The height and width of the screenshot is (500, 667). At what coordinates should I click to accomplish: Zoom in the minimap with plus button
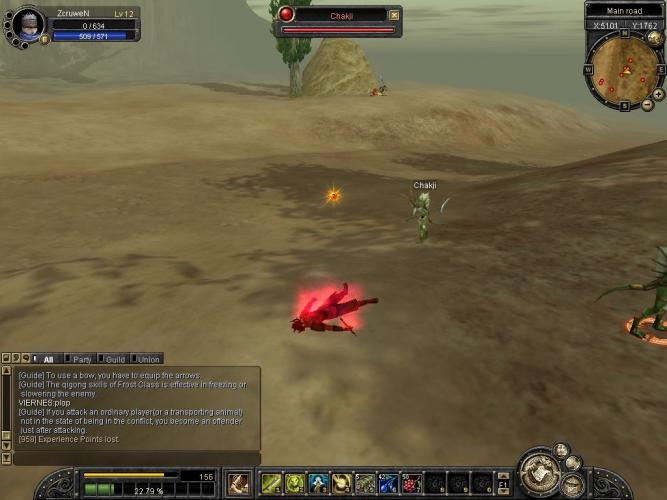[x=658, y=94]
